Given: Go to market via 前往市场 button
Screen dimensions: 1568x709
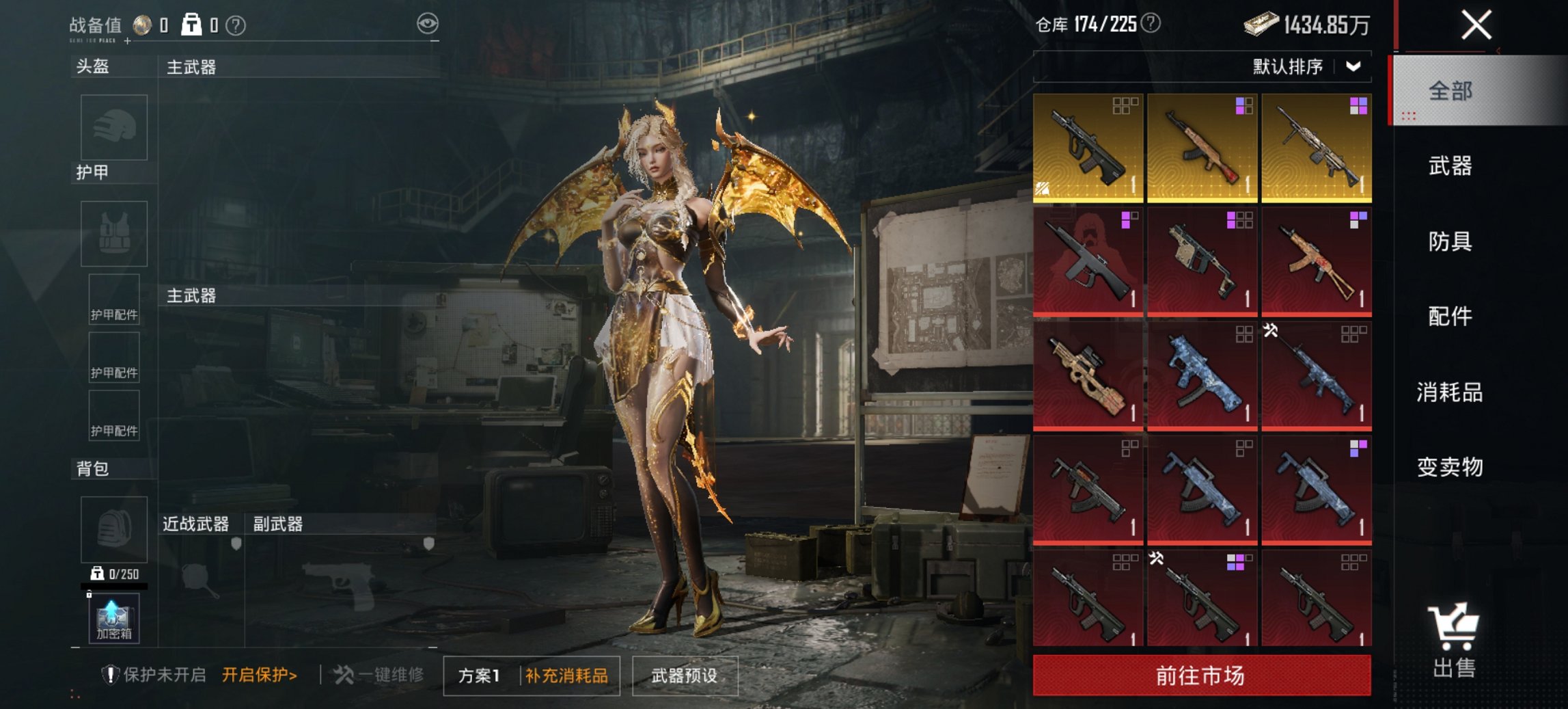Looking at the screenshot, I should point(1201,675).
